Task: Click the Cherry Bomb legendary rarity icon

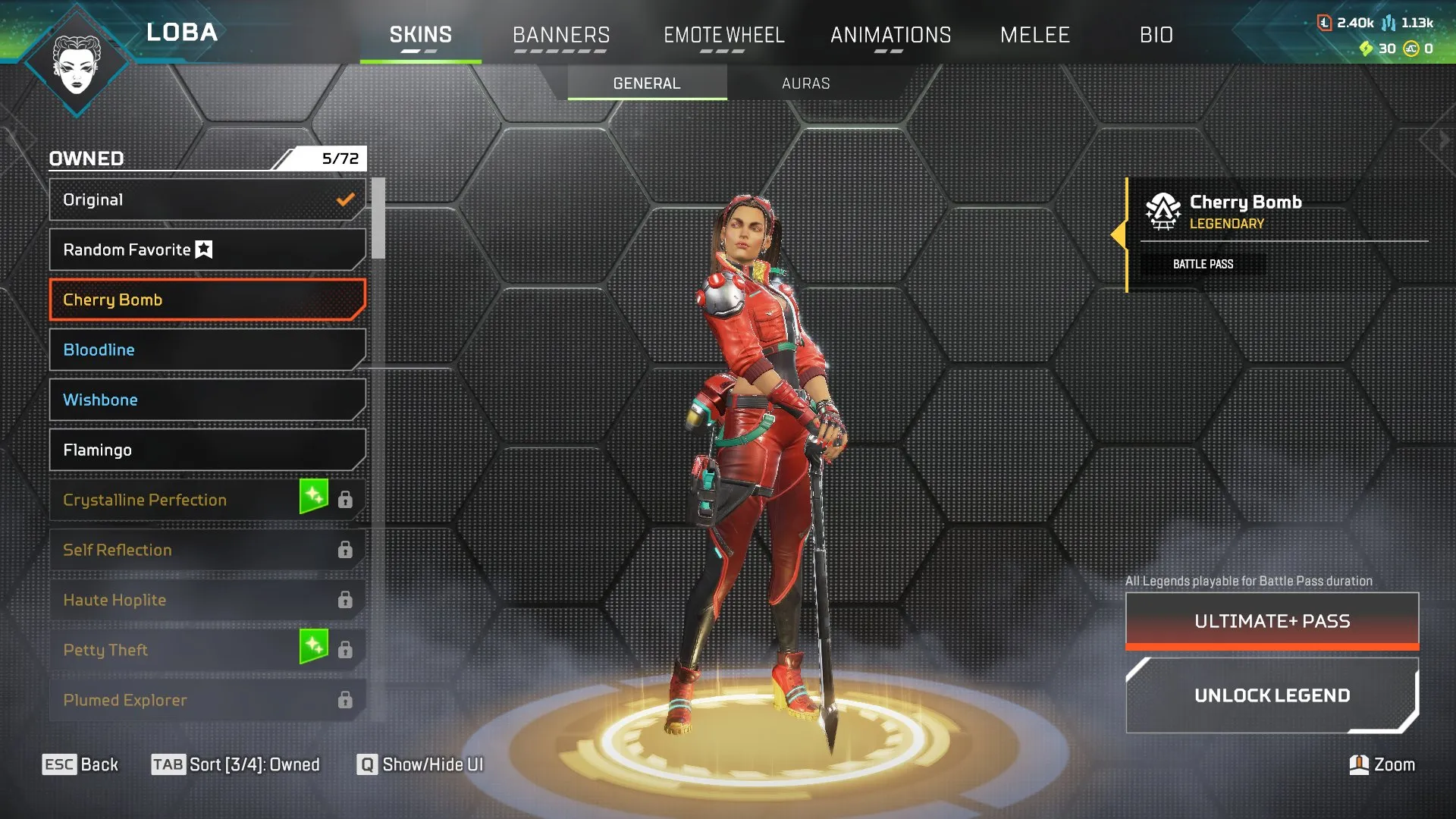Action: (1162, 212)
